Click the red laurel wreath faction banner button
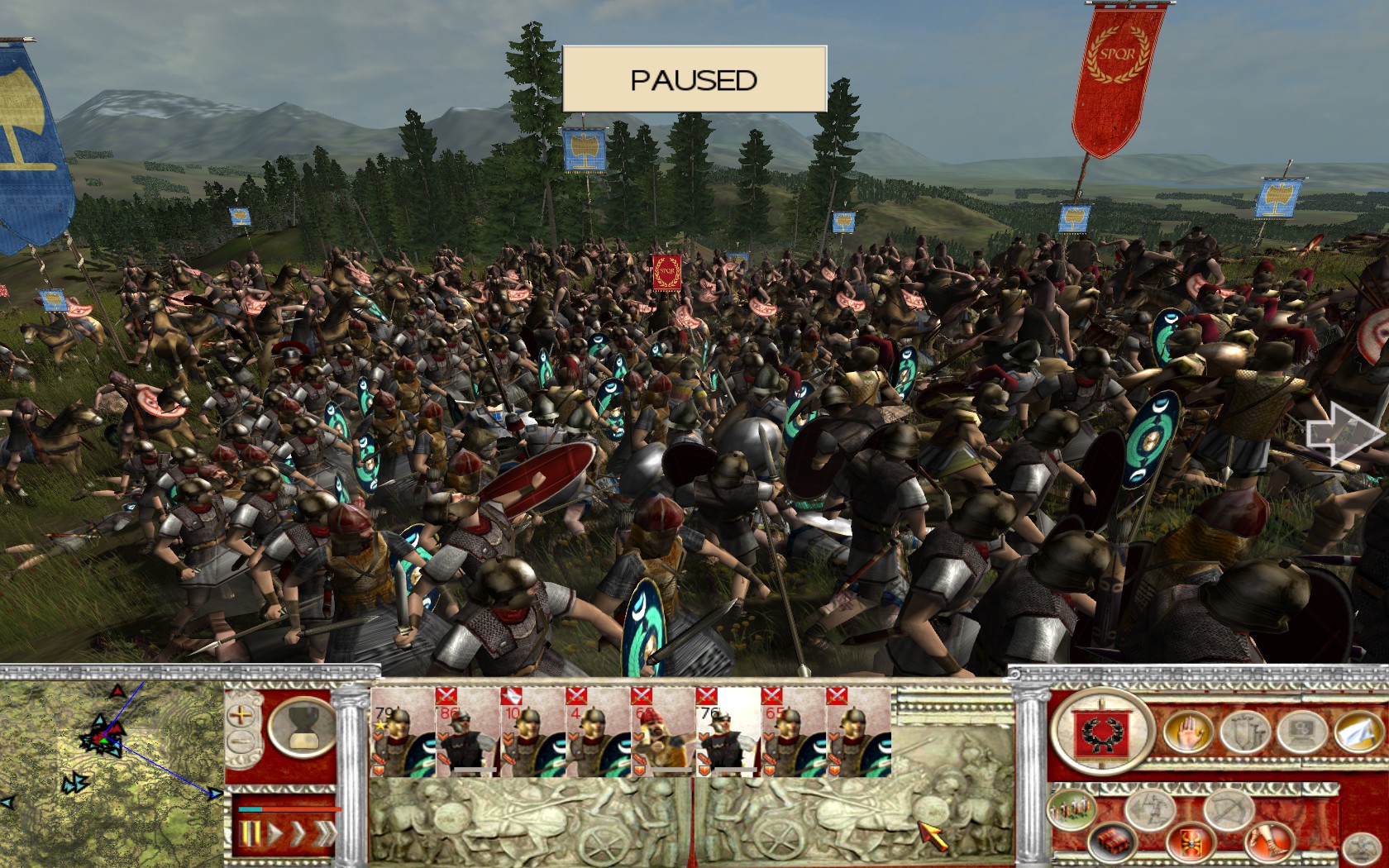The height and width of the screenshot is (868, 1389). pos(1100,732)
